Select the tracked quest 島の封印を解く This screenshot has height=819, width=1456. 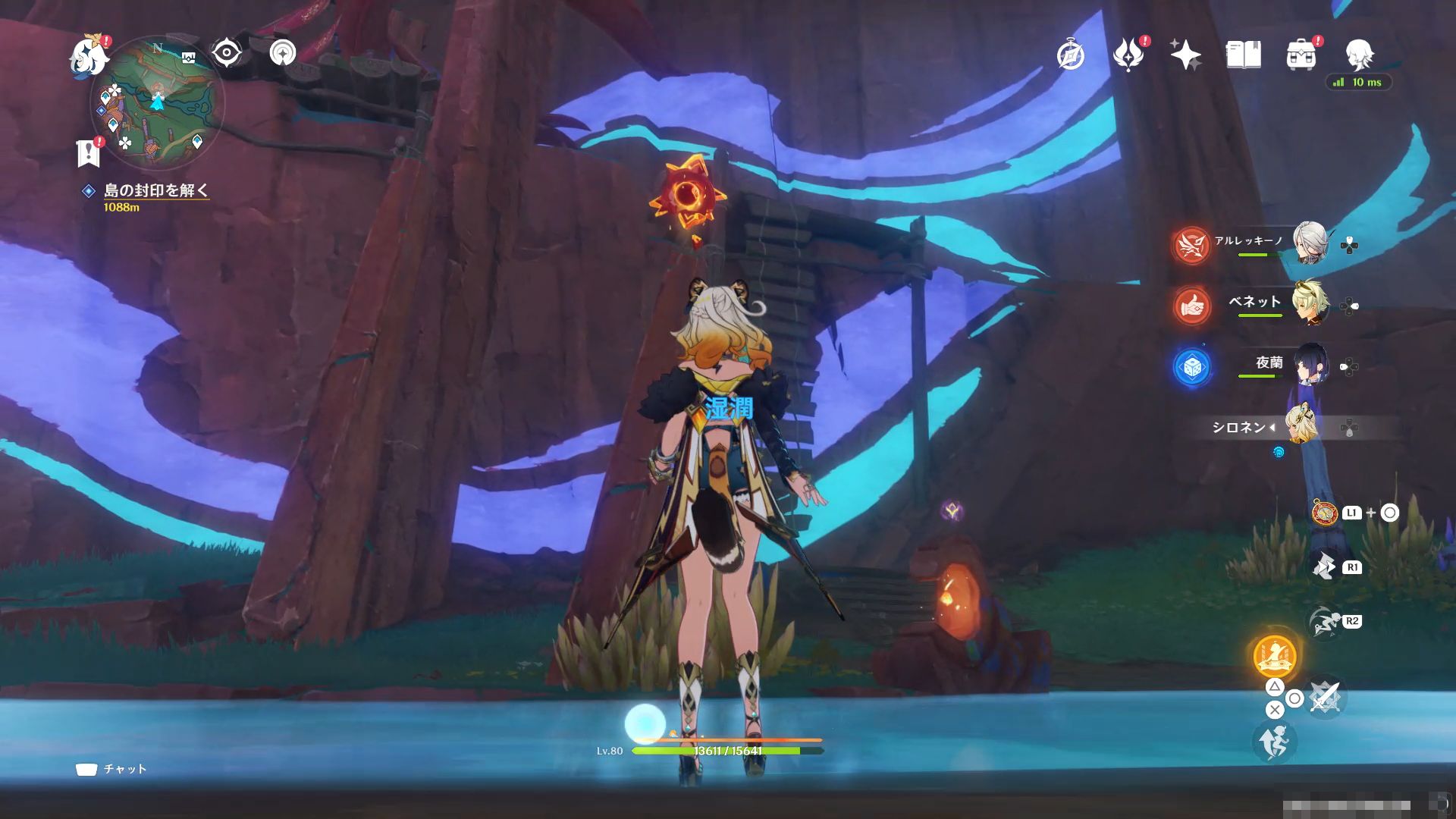[x=155, y=190]
